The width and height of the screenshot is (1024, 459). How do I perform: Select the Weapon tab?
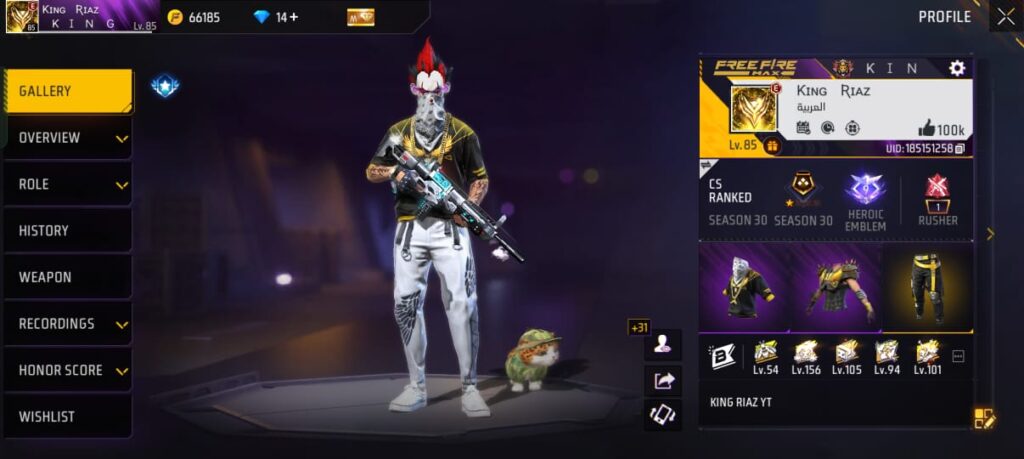coord(68,277)
